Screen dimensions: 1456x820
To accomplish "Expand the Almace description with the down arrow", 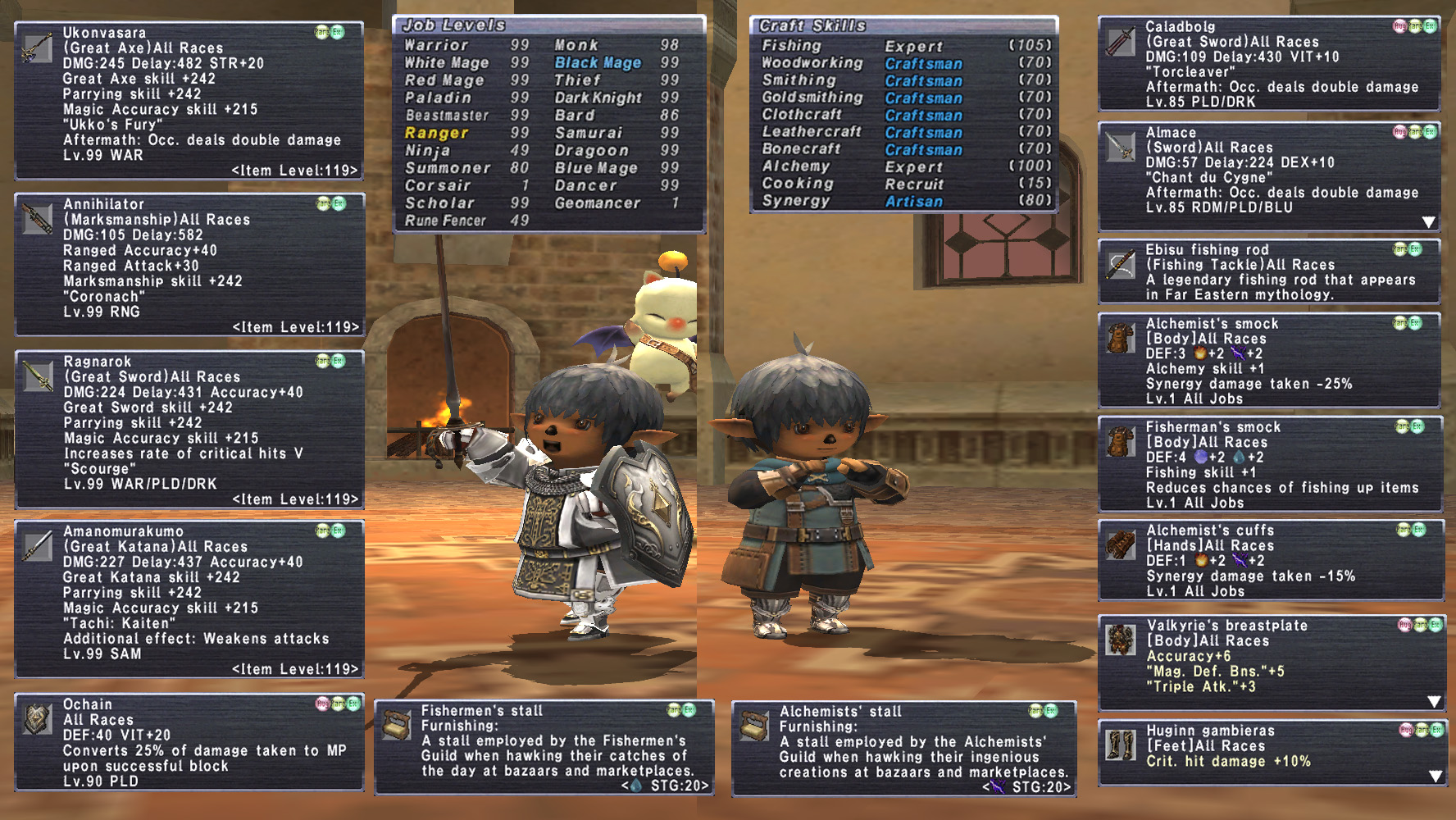I will coord(1429,222).
